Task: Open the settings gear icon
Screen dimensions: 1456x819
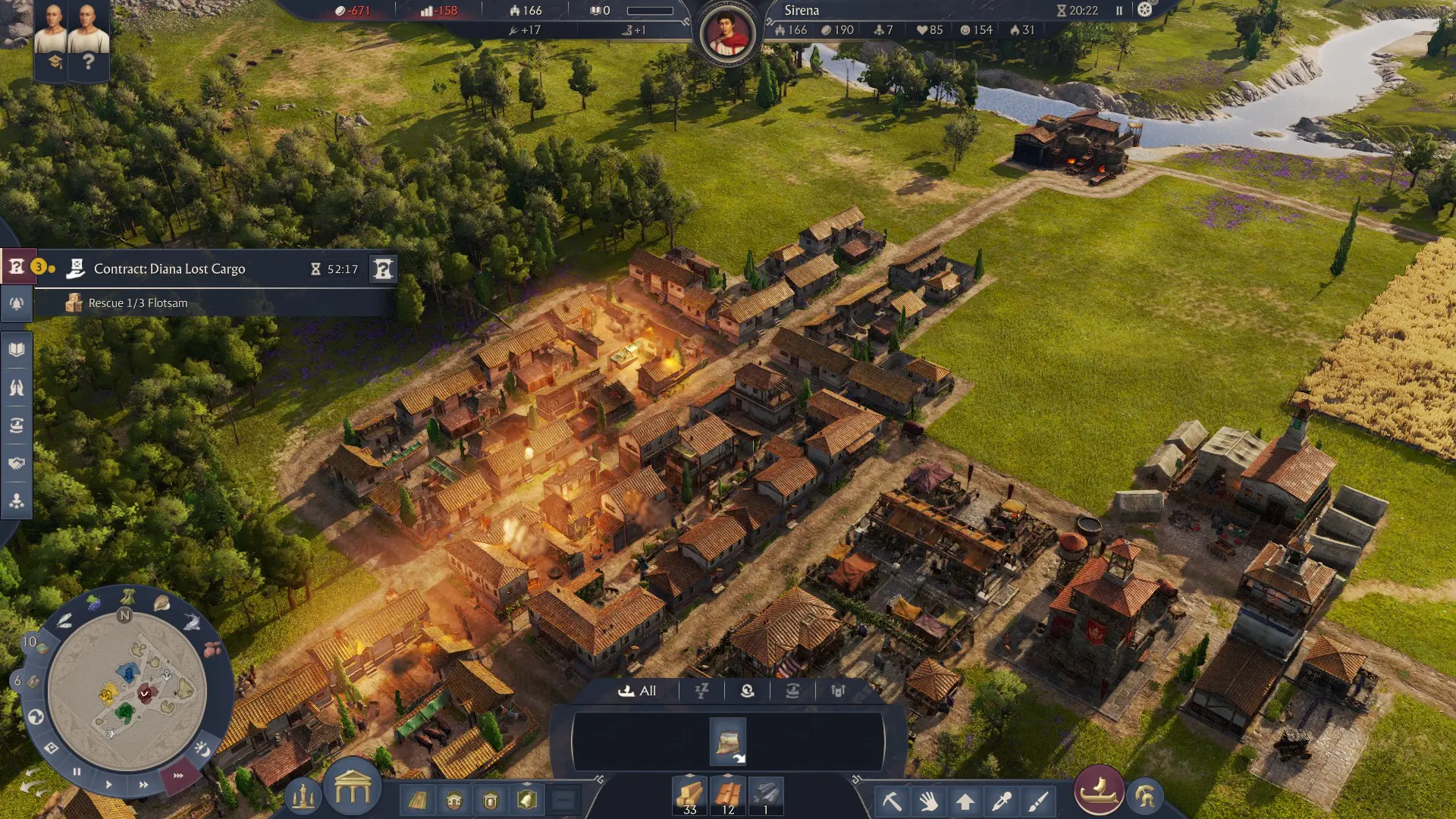Action: coord(1144,10)
